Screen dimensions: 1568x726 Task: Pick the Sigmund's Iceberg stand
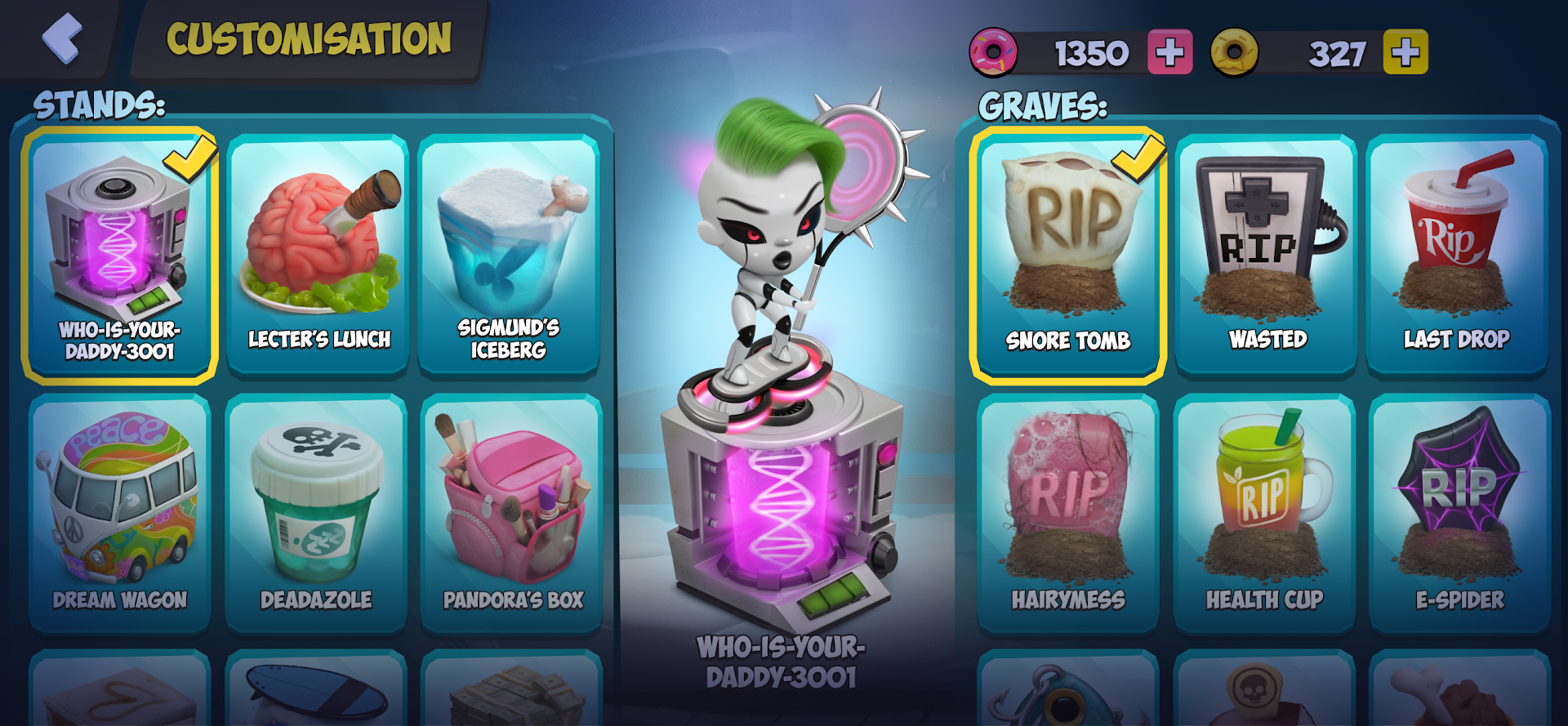point(509,255)
